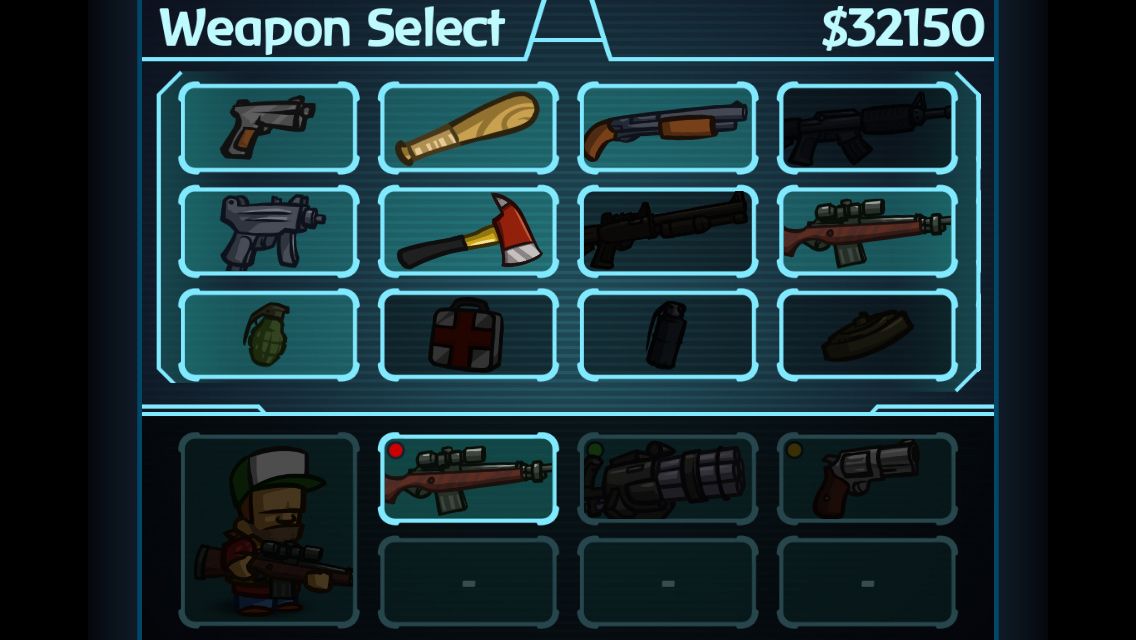Choose the scoped sniper rifle in the weapon grid
This screenshot has width=1136, height=640.
pos(867,231)
